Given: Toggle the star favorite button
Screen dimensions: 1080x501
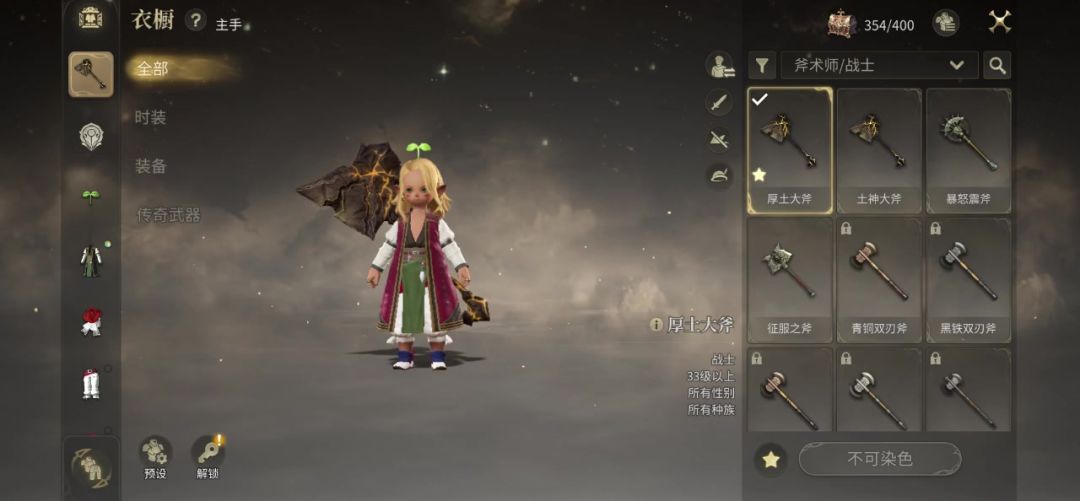Looking at the screenshot, I should [771, 459].
